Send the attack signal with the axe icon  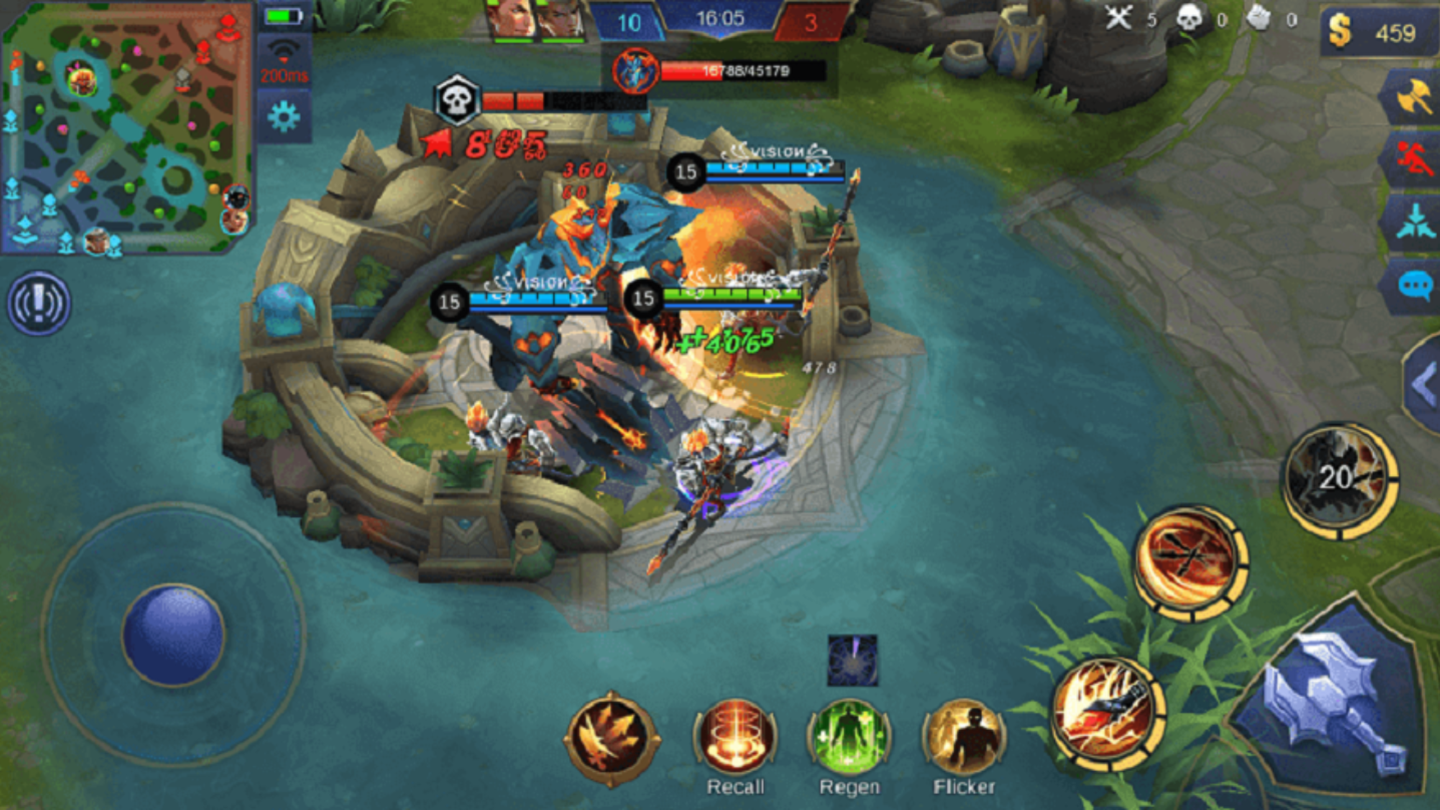(1410, 97)
